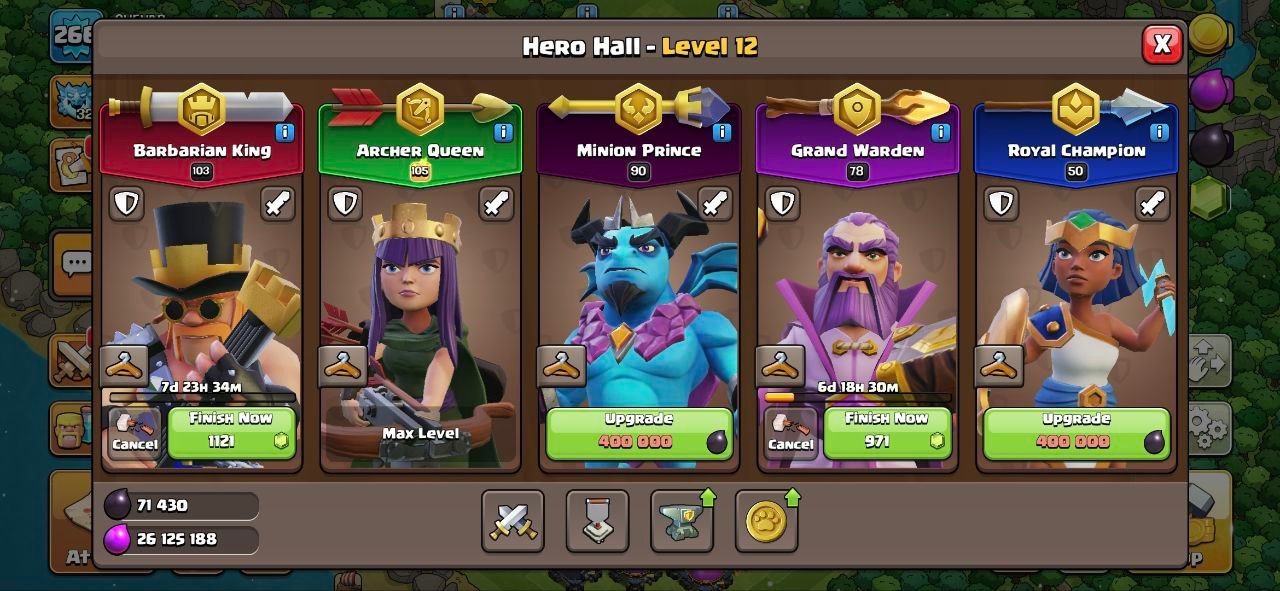This screenshot has height=591, width=1280.
Task: Change Minion Prince skin via hanger icon
Action: point(561,366)
